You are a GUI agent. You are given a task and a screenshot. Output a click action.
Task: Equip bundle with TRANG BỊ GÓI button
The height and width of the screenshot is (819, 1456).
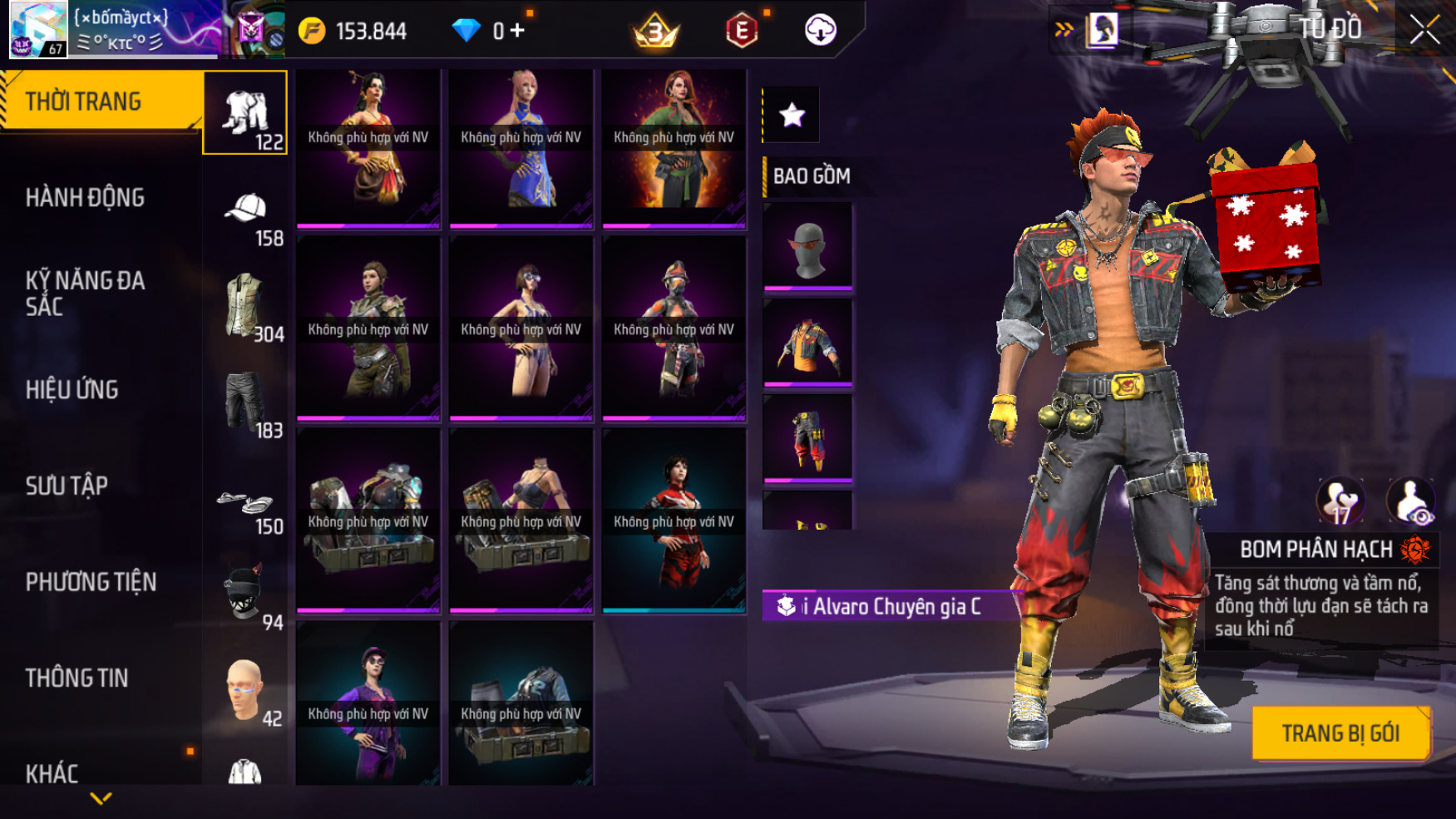[x=1340, y=733]
